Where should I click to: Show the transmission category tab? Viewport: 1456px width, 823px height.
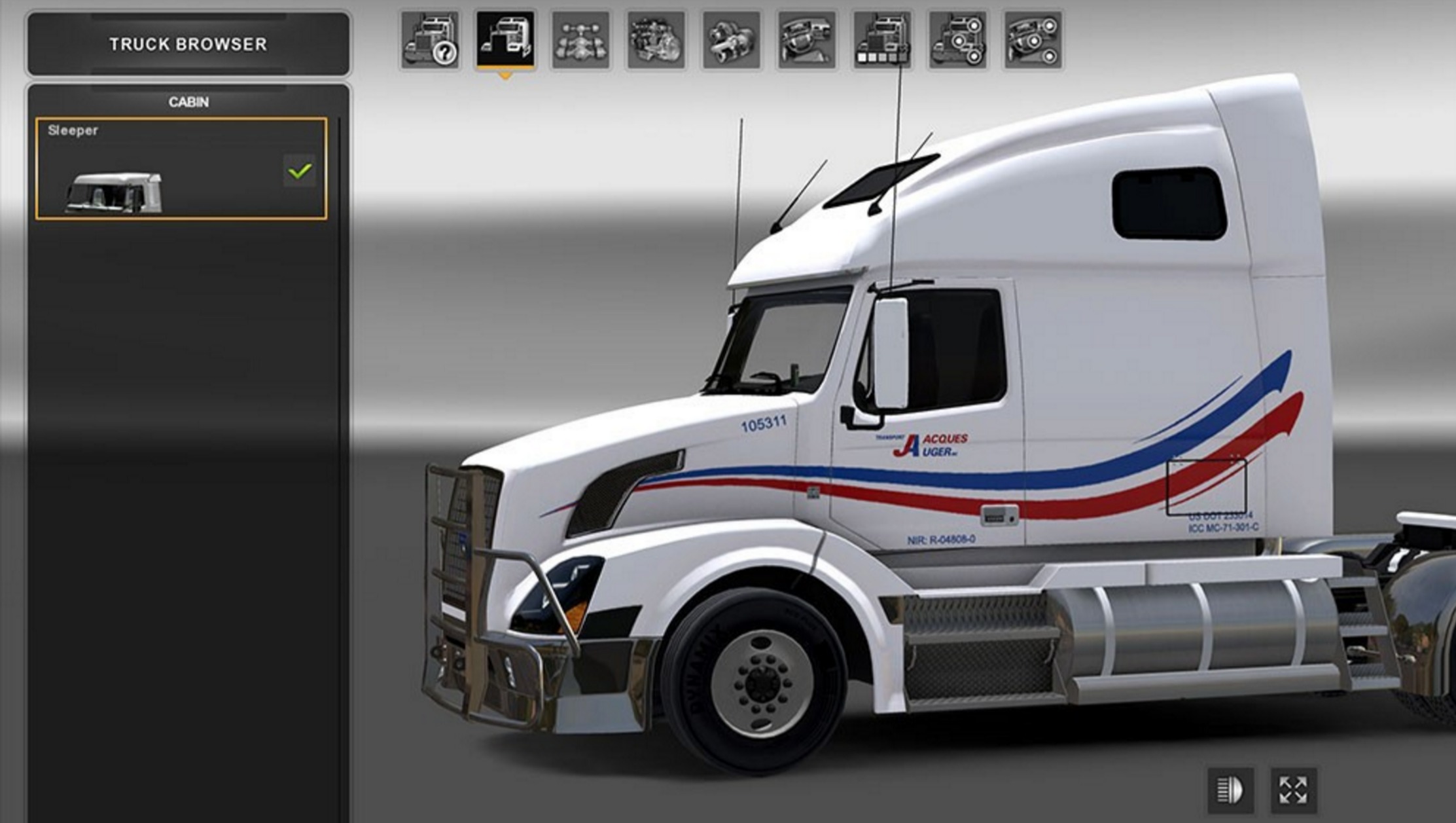click(731, 40)
